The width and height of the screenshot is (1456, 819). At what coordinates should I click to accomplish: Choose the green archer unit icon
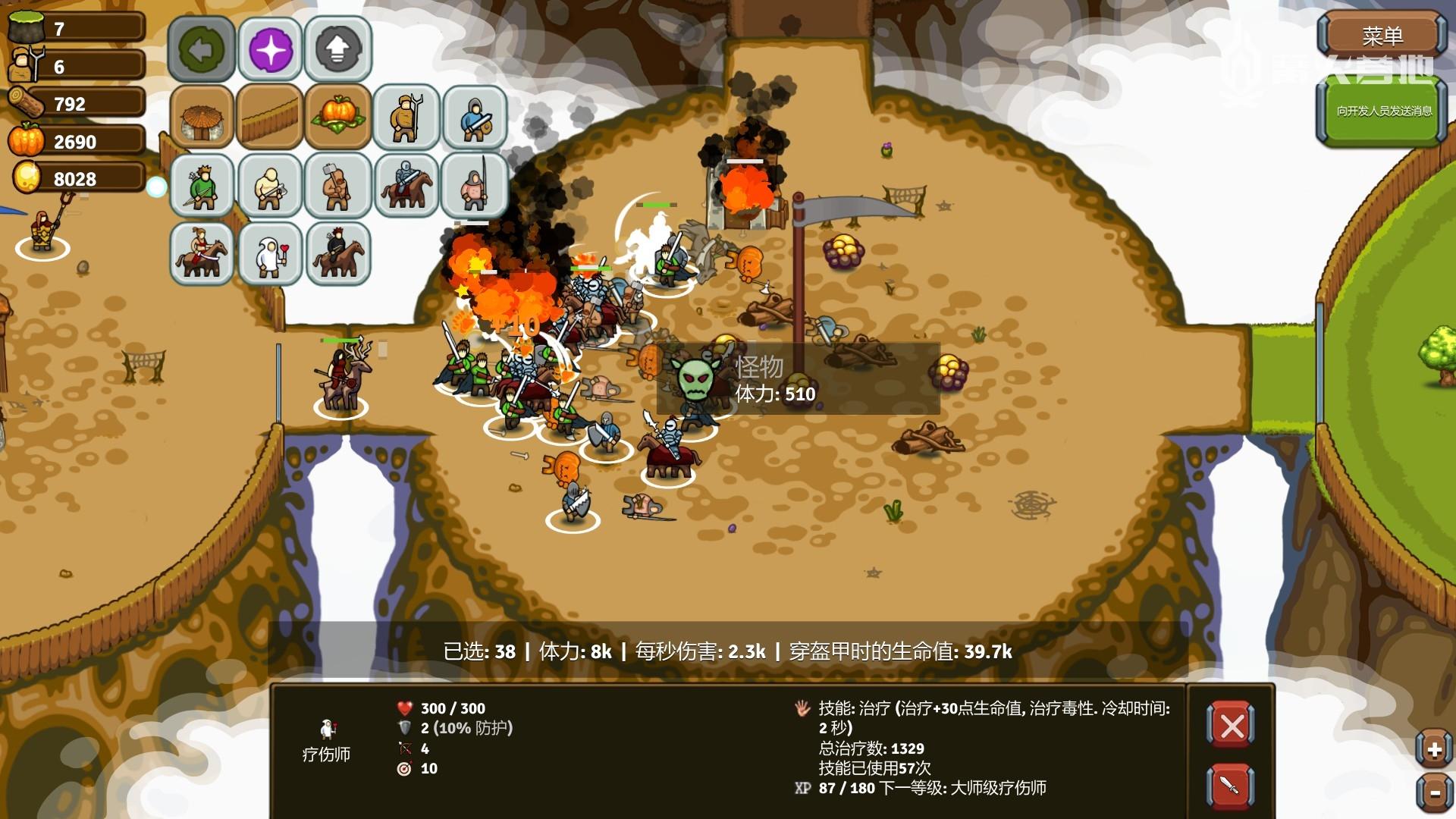201,185
